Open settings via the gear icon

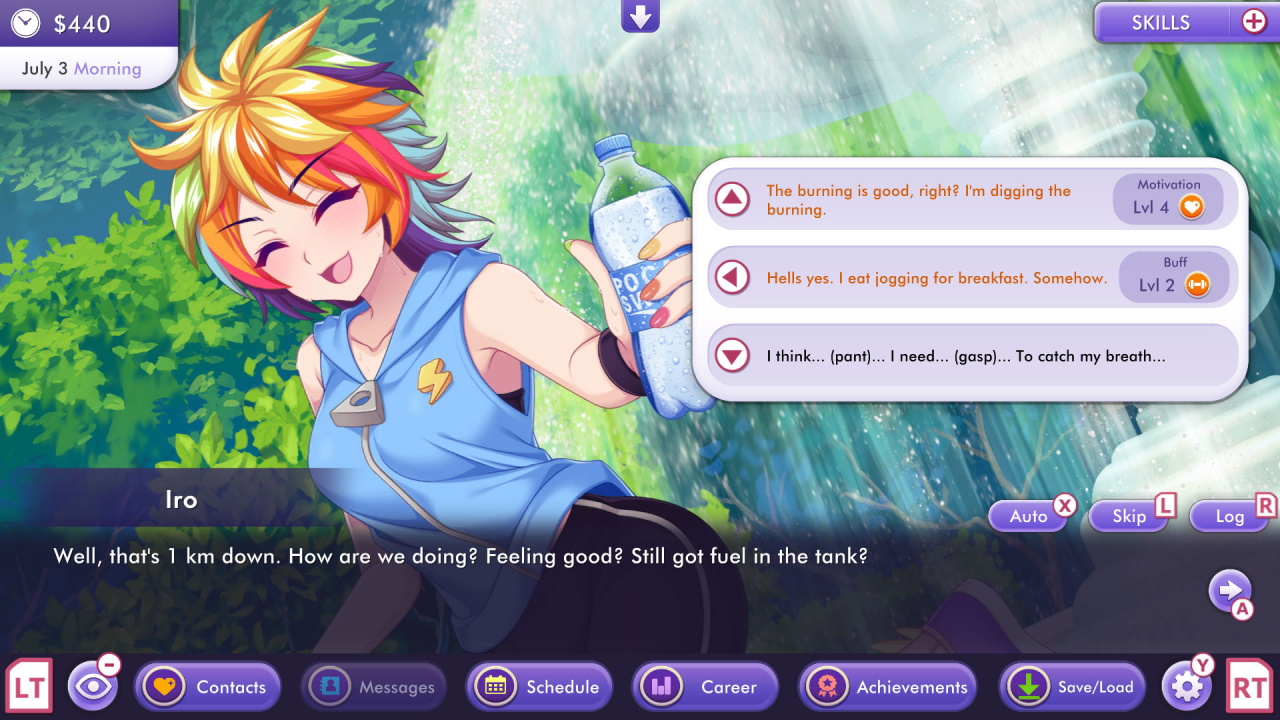[x=1186, y=686]
